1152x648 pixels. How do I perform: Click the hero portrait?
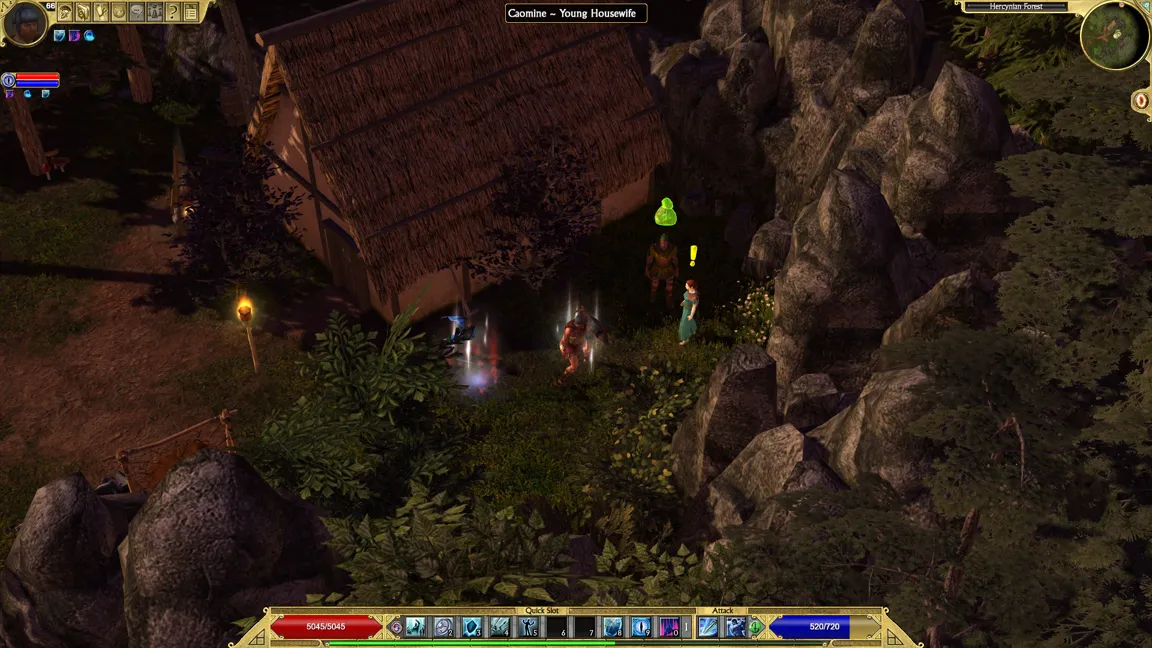coord(24,23)
